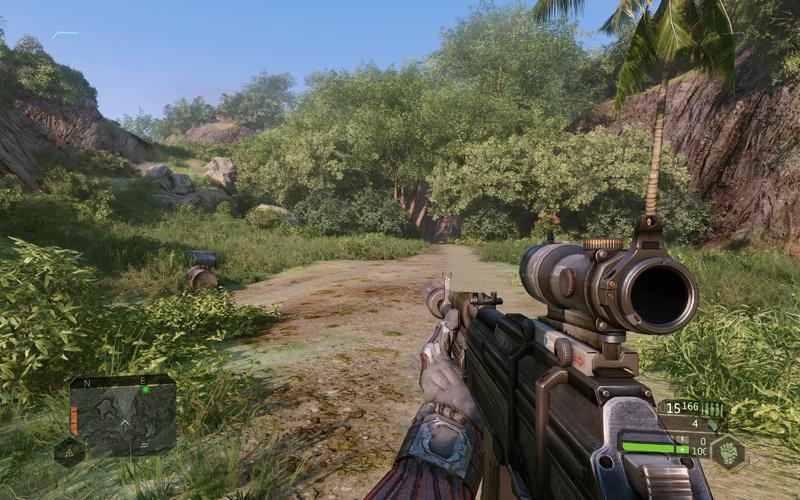Viewport: 800px width, 500px height.
Task: Select the fist suit mode hexagon icon
Action: tap(727, 452)
